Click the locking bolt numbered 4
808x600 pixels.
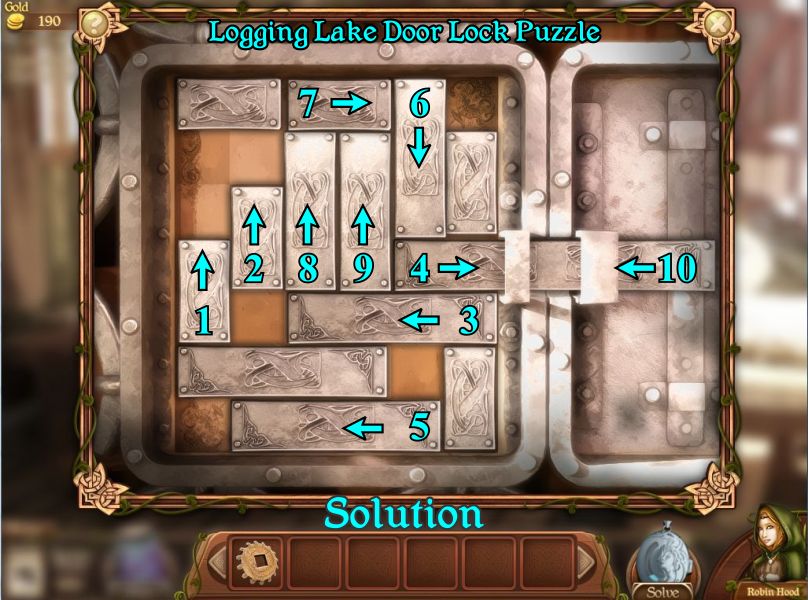(x=450, y=267)
